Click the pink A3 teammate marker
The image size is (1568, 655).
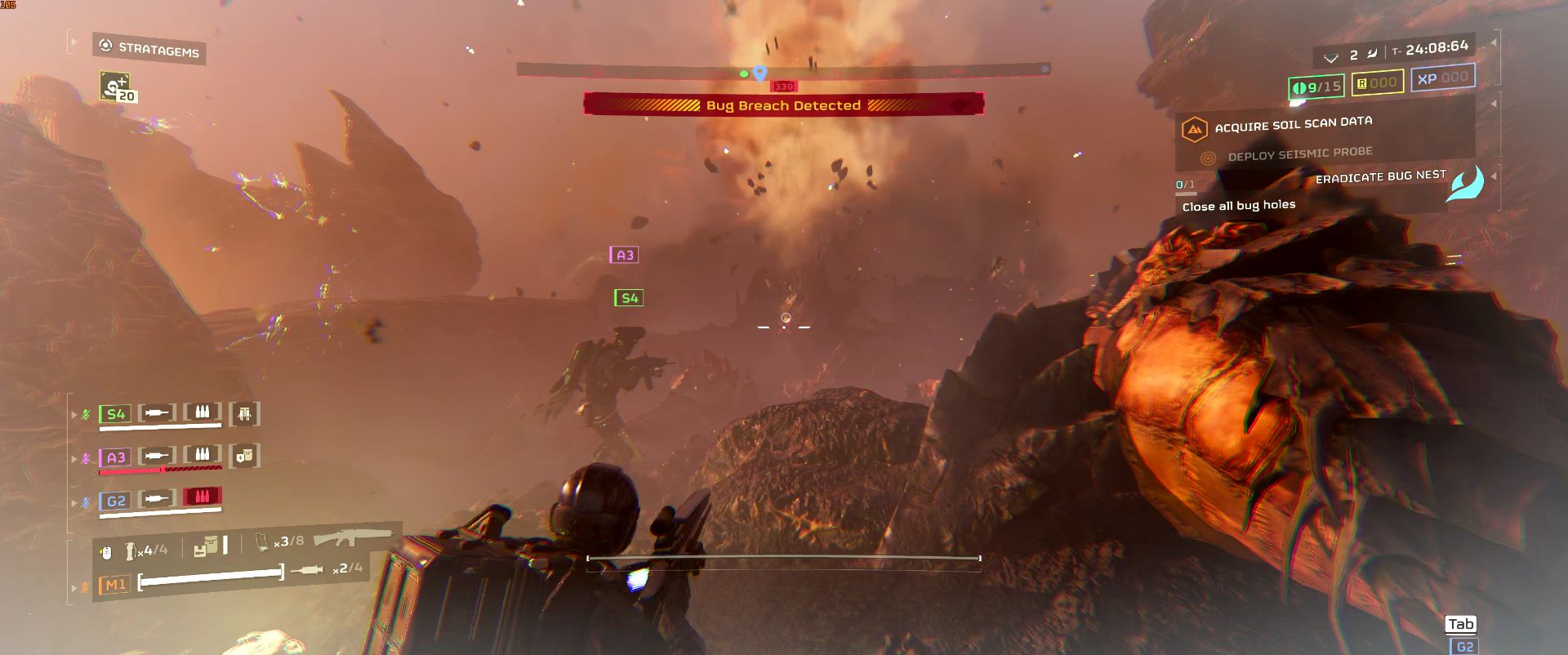[x=625, y=256]
